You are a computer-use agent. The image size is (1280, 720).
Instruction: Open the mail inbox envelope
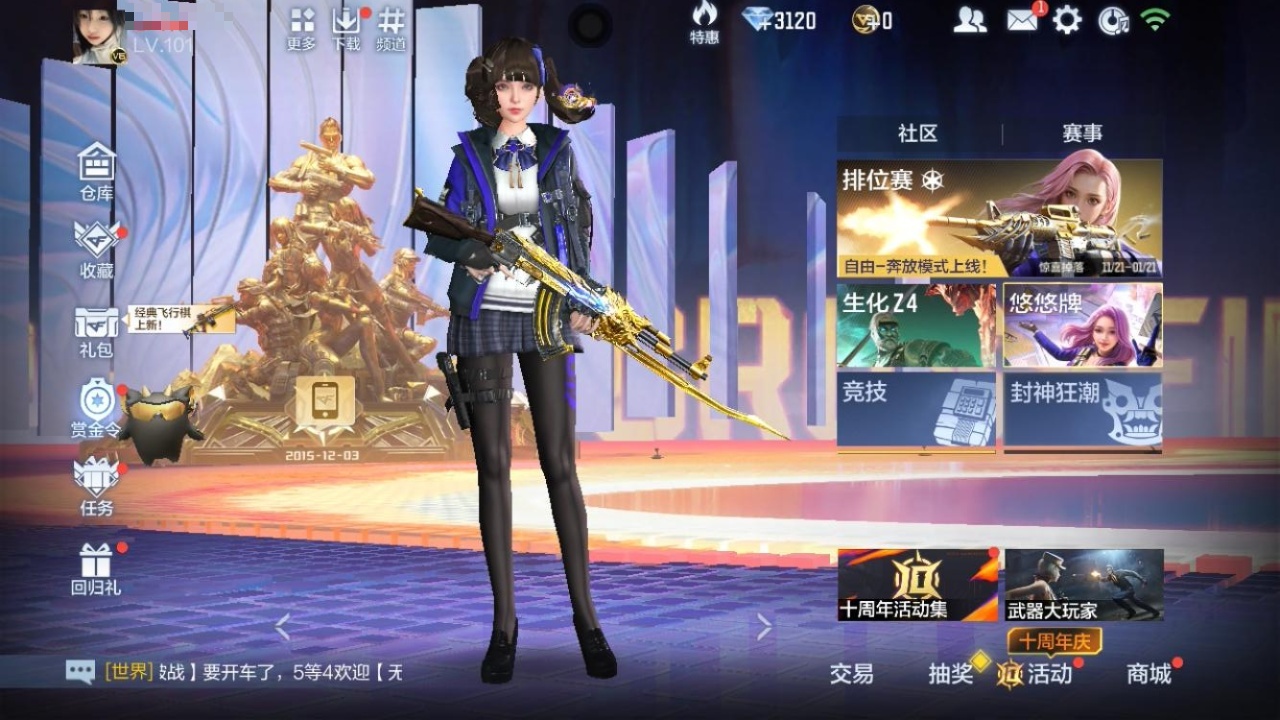pyautogui.click(x=1022, y=20)
